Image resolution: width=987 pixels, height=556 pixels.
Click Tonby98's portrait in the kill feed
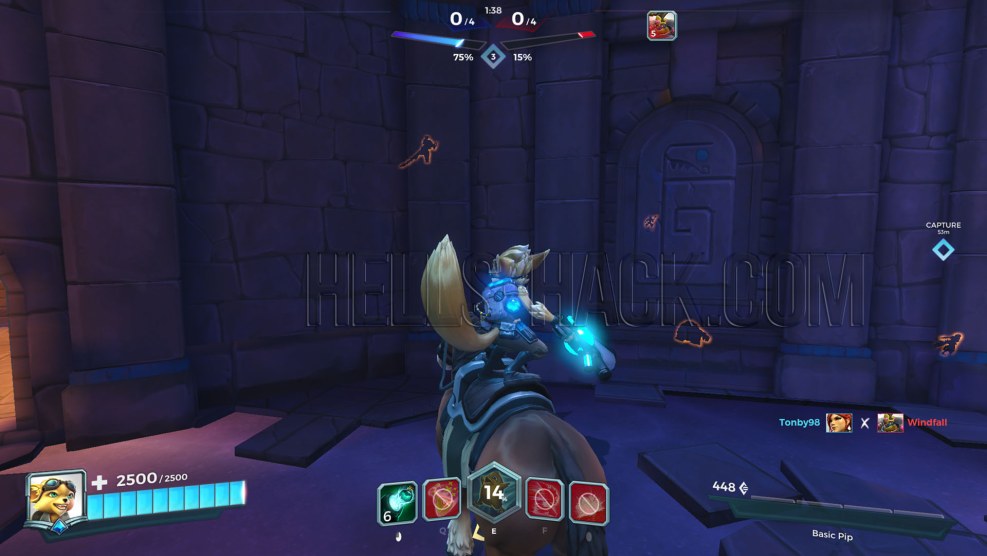pyautogui.click(x=839, y=423)
